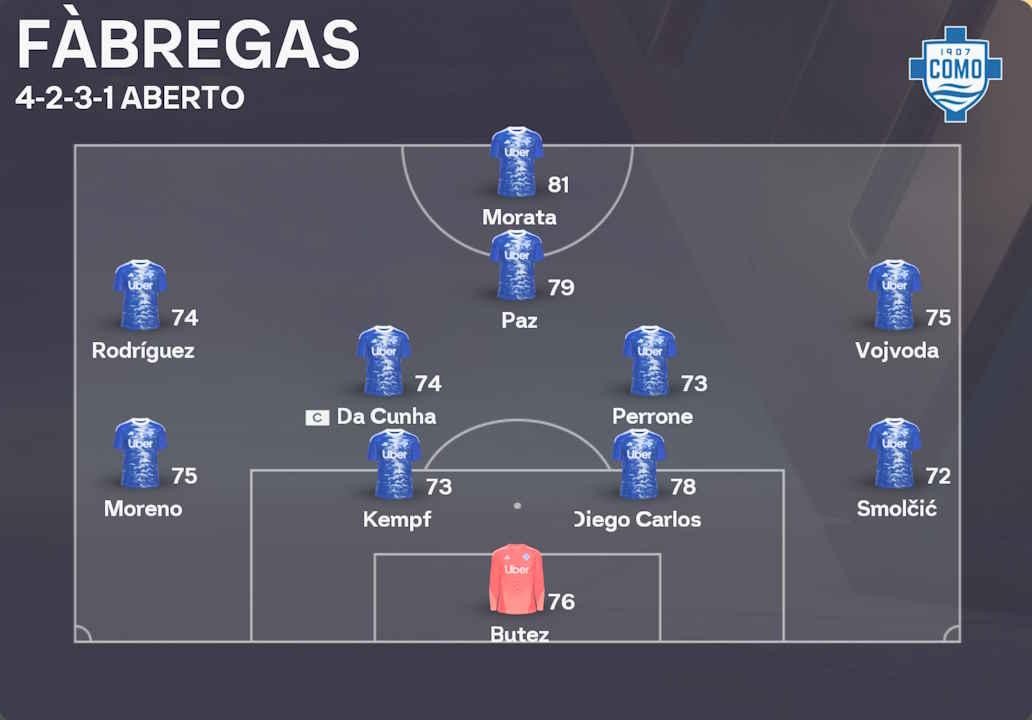This screenshot has height=720, width=1032.
Task: Pick left back Moreno
Action: coord(140,453)
